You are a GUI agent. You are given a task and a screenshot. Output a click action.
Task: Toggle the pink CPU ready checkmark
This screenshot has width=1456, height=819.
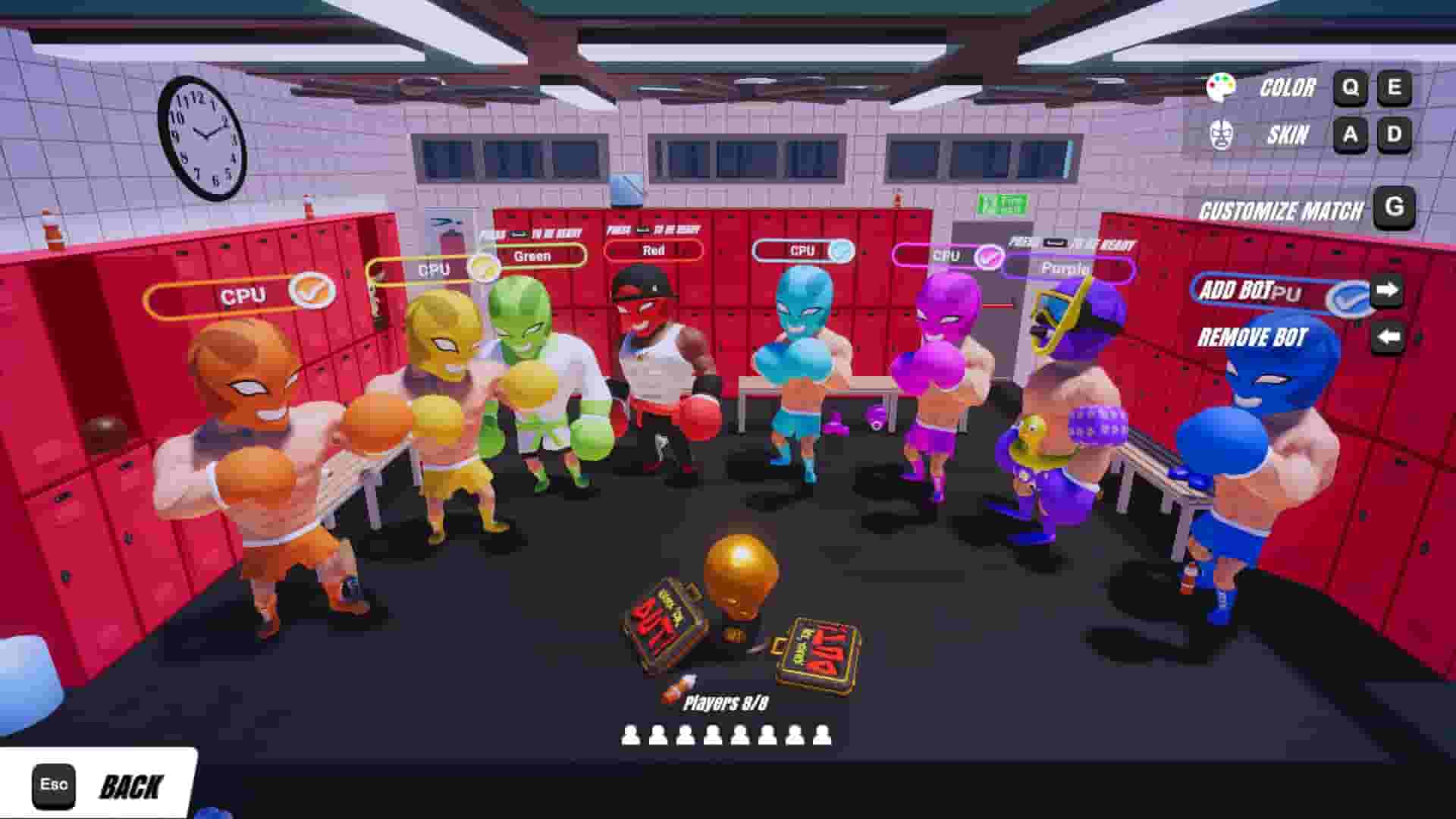(x=989, y=255)
